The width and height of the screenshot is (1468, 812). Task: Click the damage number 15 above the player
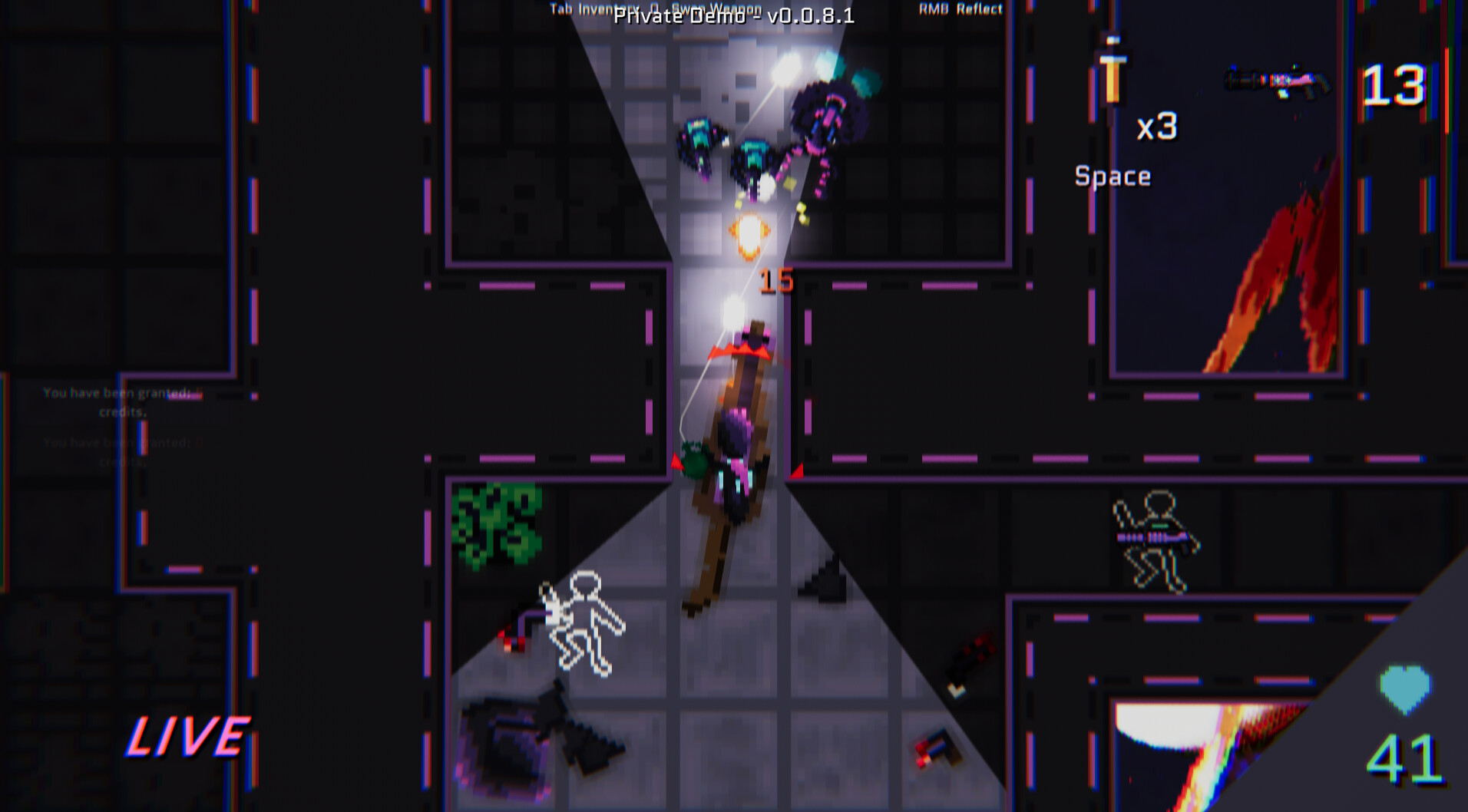pos(774,281)
